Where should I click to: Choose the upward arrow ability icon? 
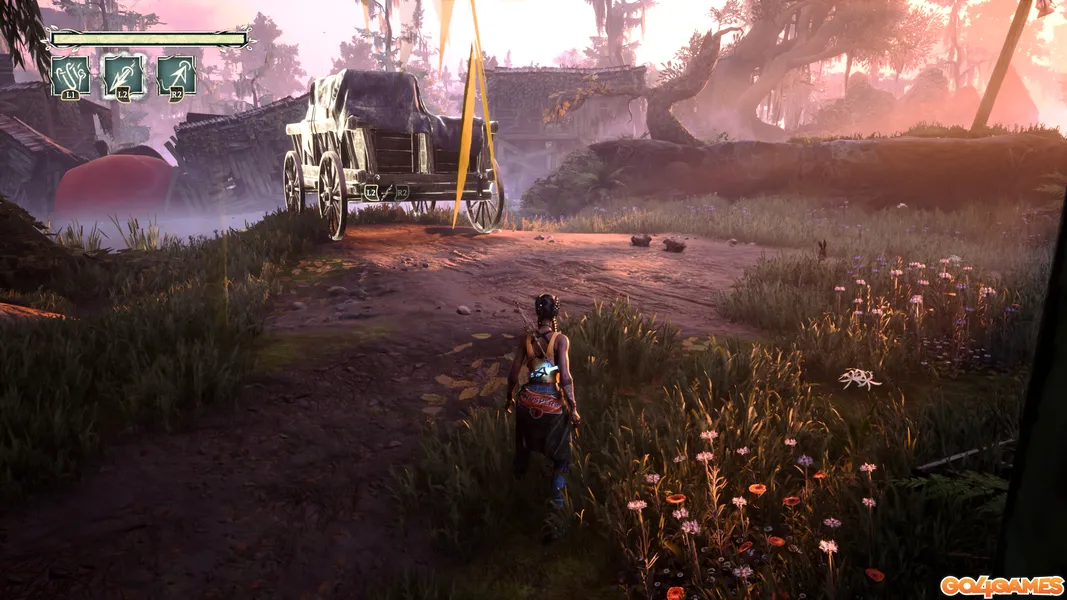[176, 75]
